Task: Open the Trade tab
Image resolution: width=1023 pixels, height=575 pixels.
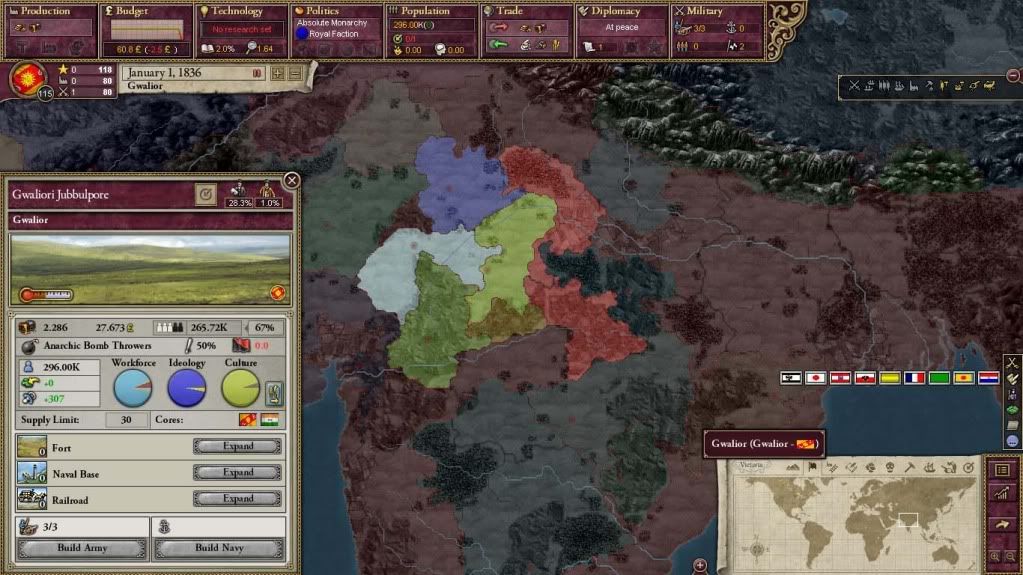Action: pos(526,11)
